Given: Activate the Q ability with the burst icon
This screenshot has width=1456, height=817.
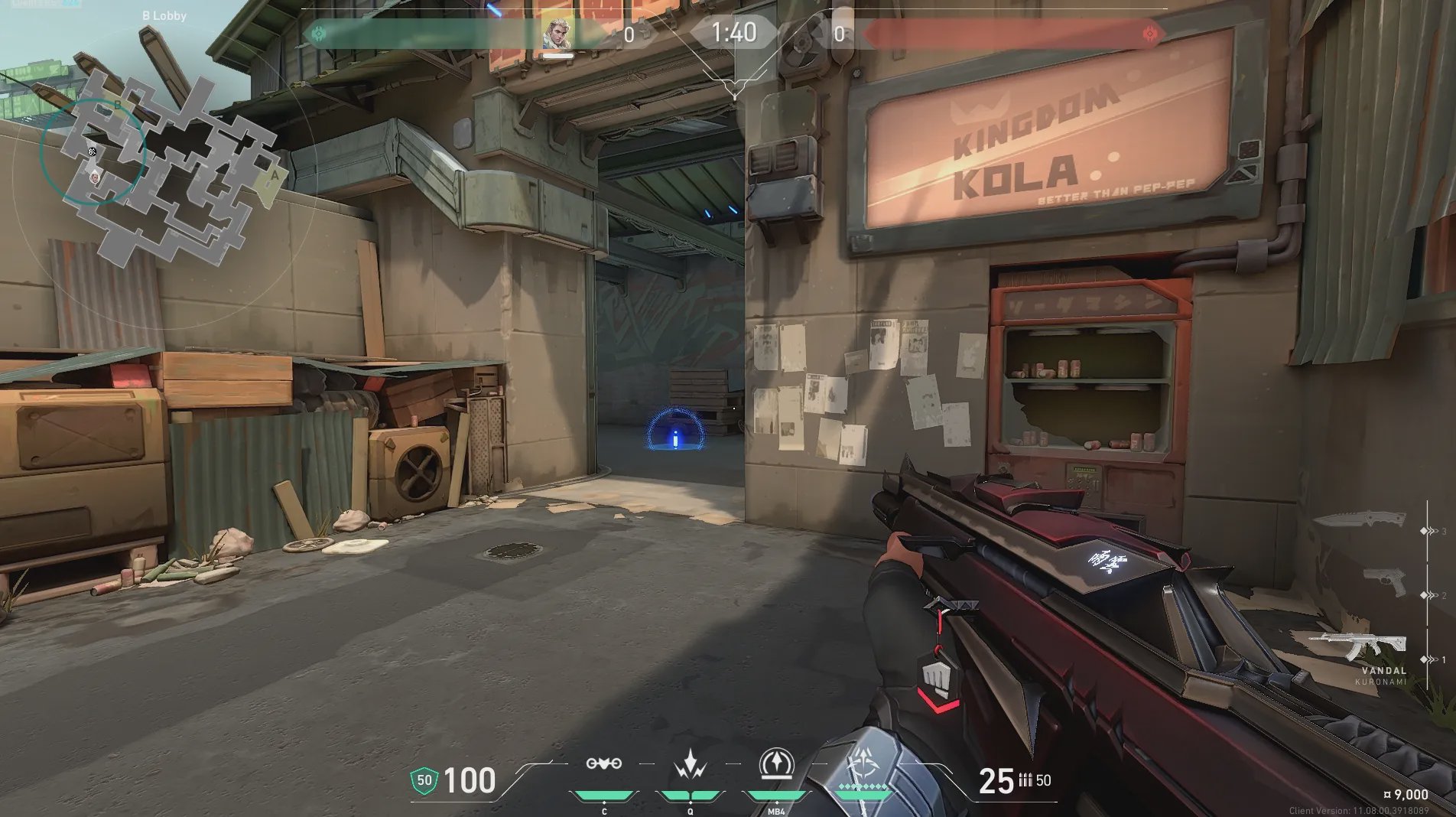Looking at the screenshot, I should pos(690,764).
